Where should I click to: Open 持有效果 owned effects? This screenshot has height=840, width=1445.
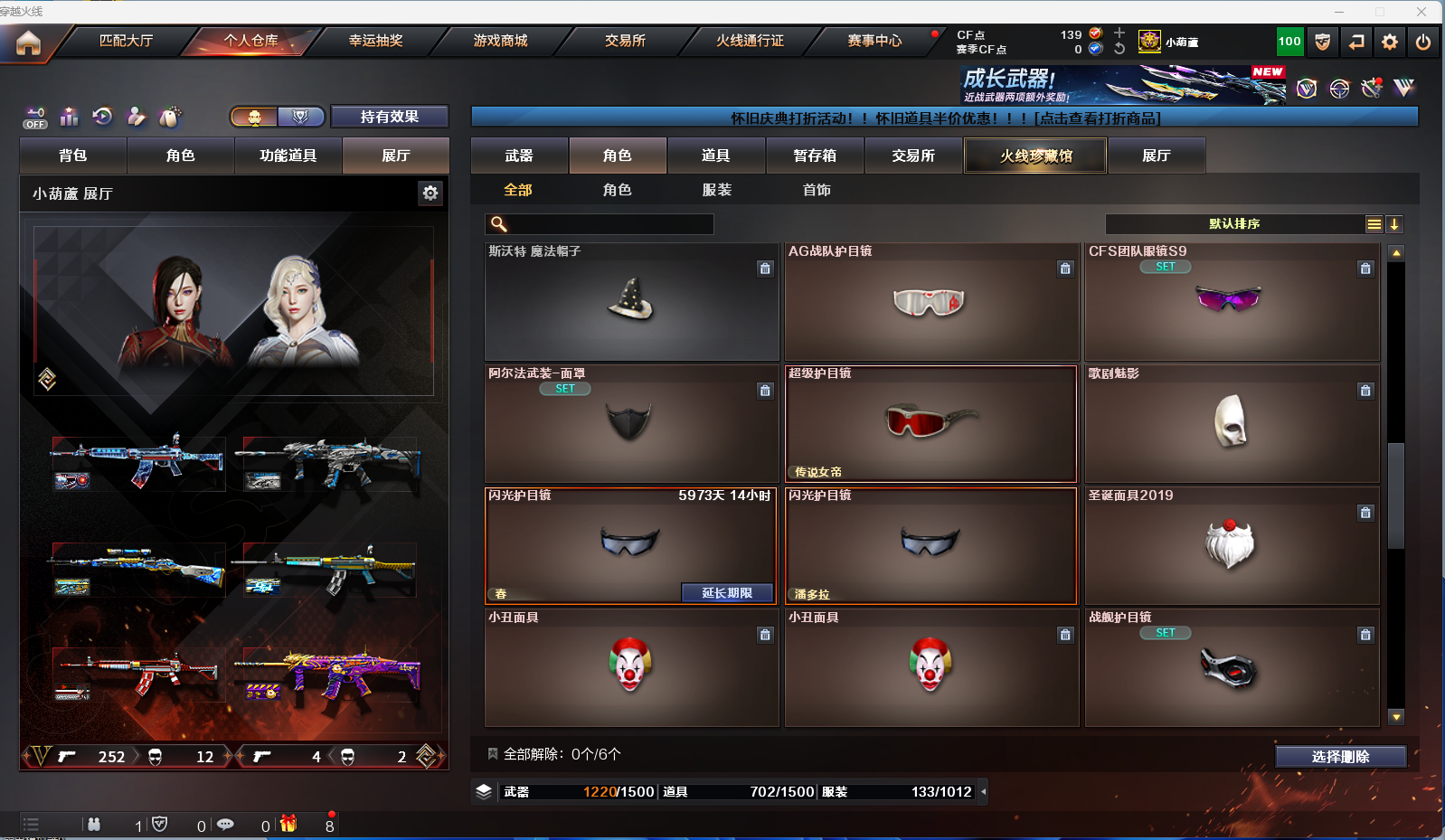tap(389, 117)
